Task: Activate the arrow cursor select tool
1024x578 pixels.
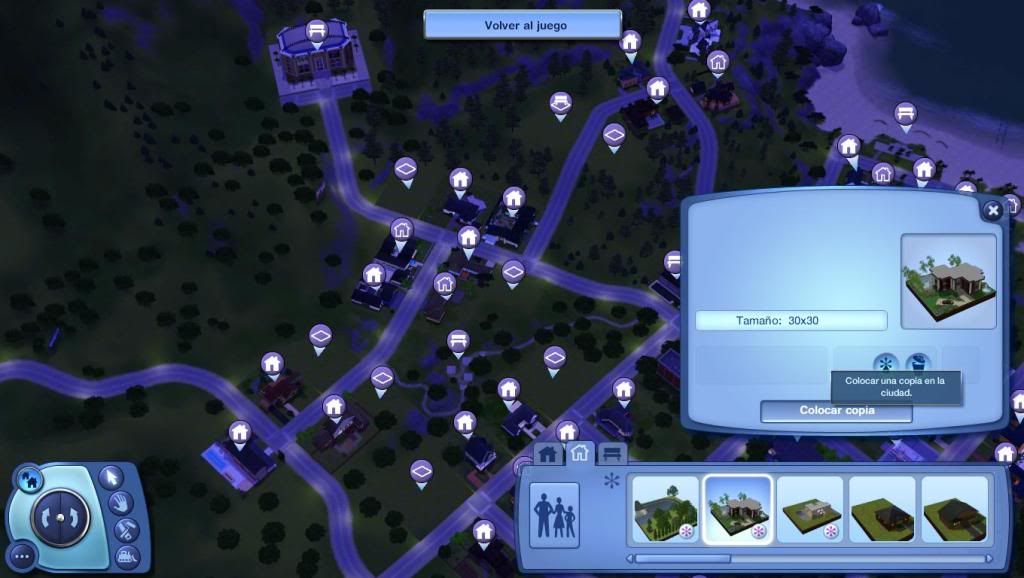Action: click(x=111, y=476)
